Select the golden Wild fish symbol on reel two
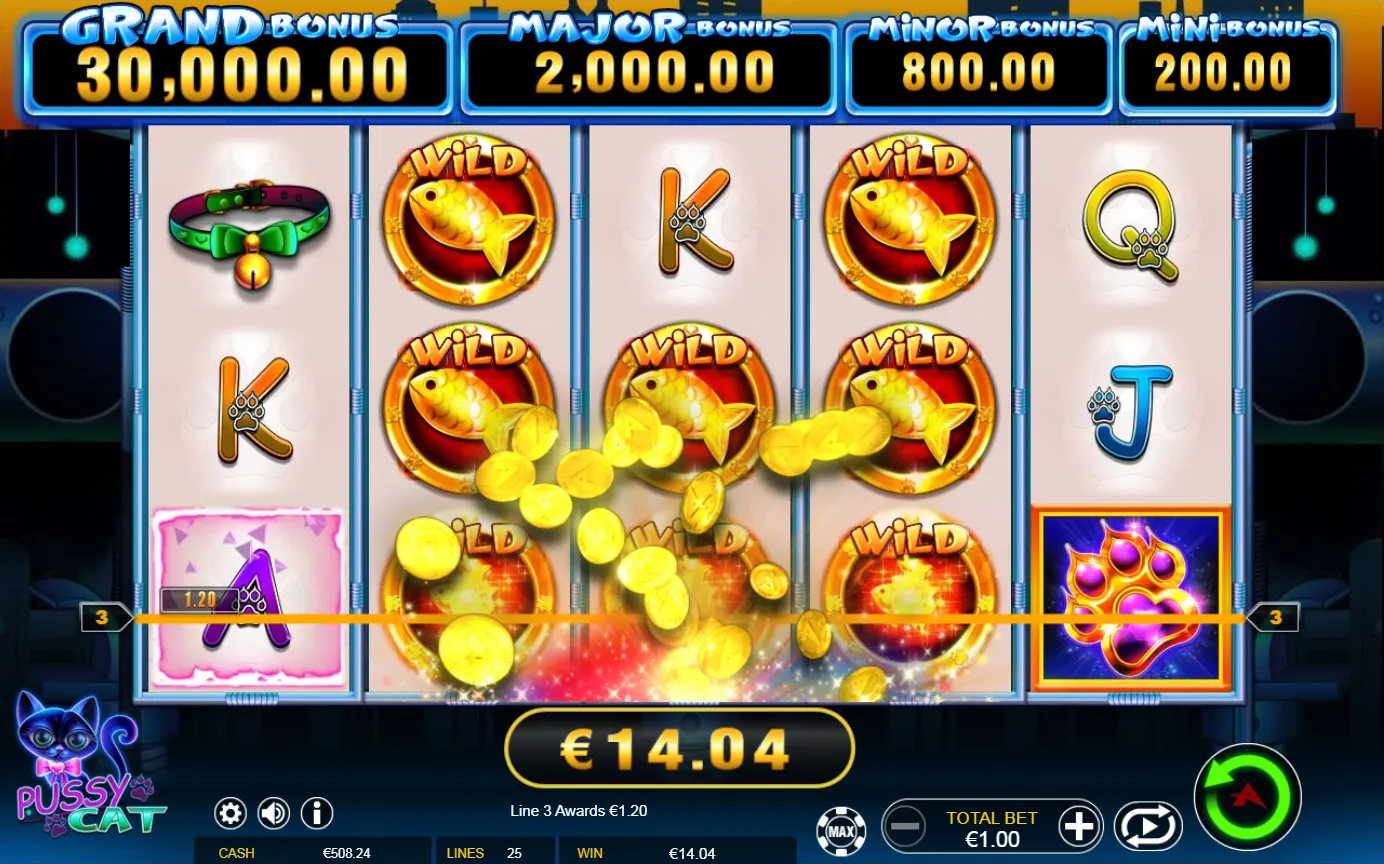This screenshot has height=864, width=1384. (x=467, y=220)
